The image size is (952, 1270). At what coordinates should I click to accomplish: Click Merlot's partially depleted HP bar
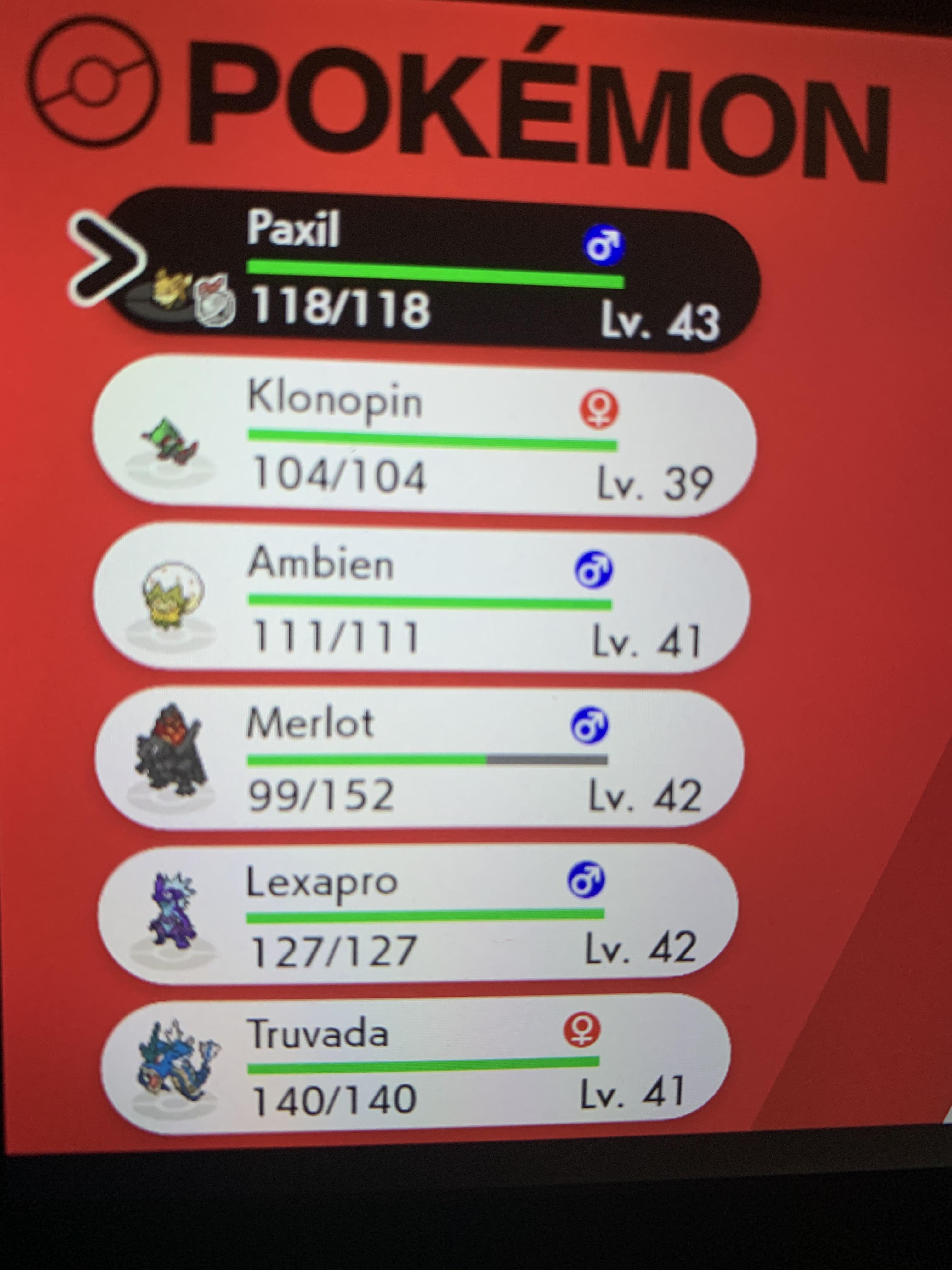[x=428, y=759]
